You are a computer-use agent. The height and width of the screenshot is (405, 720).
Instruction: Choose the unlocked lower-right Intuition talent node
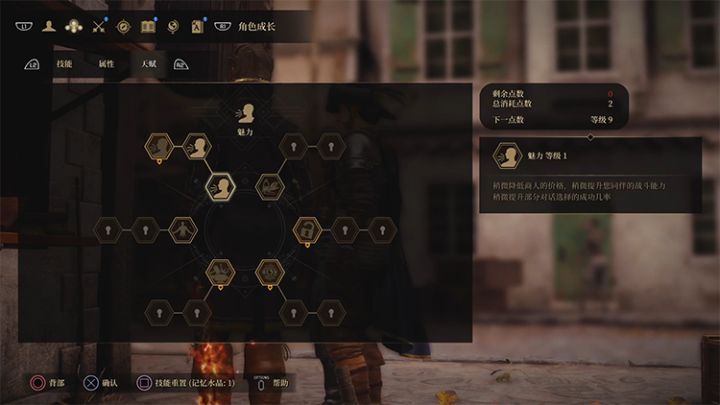pos(268,270)
